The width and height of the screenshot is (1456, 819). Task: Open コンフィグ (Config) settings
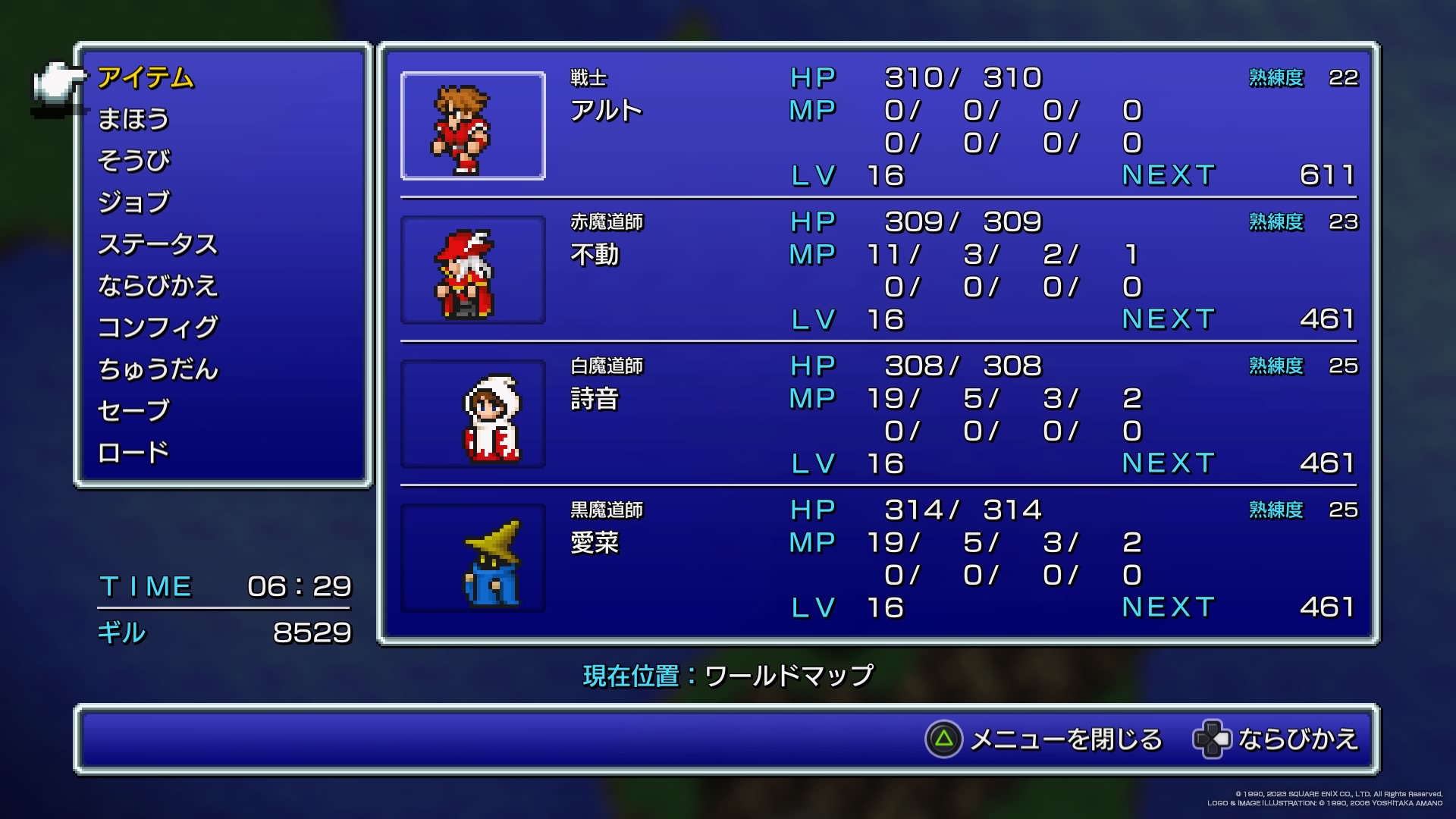point(158,328)
